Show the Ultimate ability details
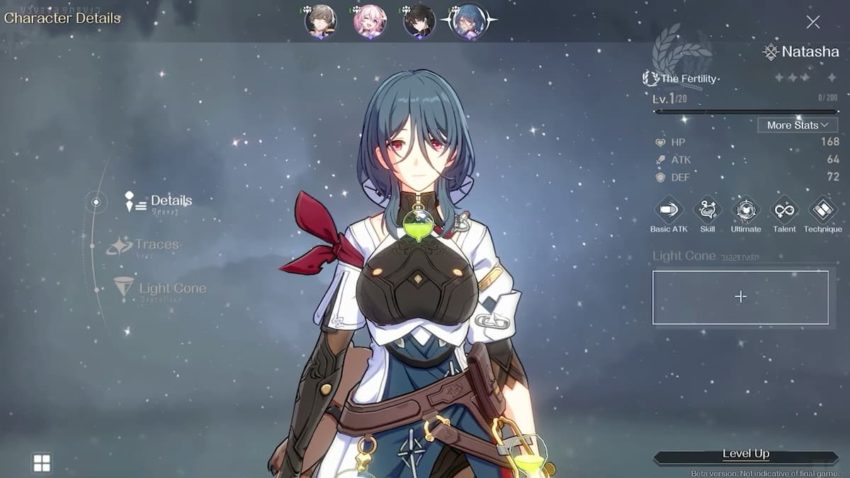The width and height of the screenshot is (850, 478). [745, 211]
